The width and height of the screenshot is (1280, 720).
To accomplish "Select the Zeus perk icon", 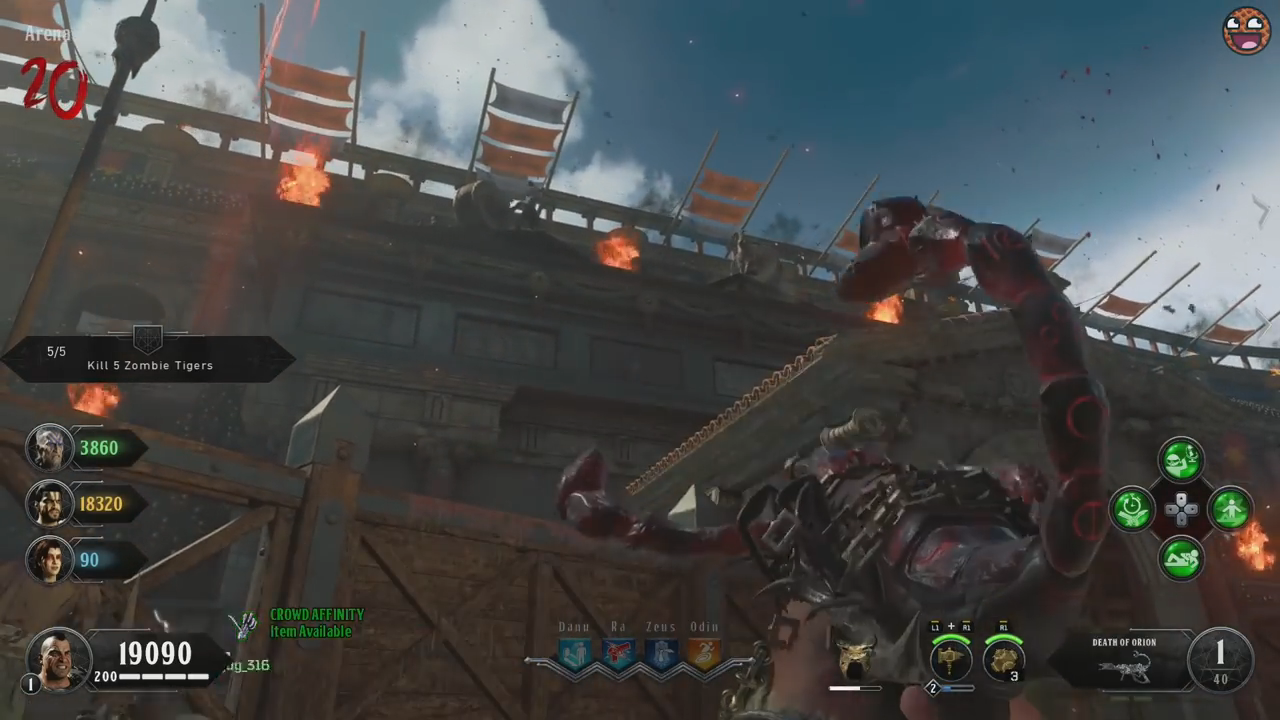I will 660,654.
